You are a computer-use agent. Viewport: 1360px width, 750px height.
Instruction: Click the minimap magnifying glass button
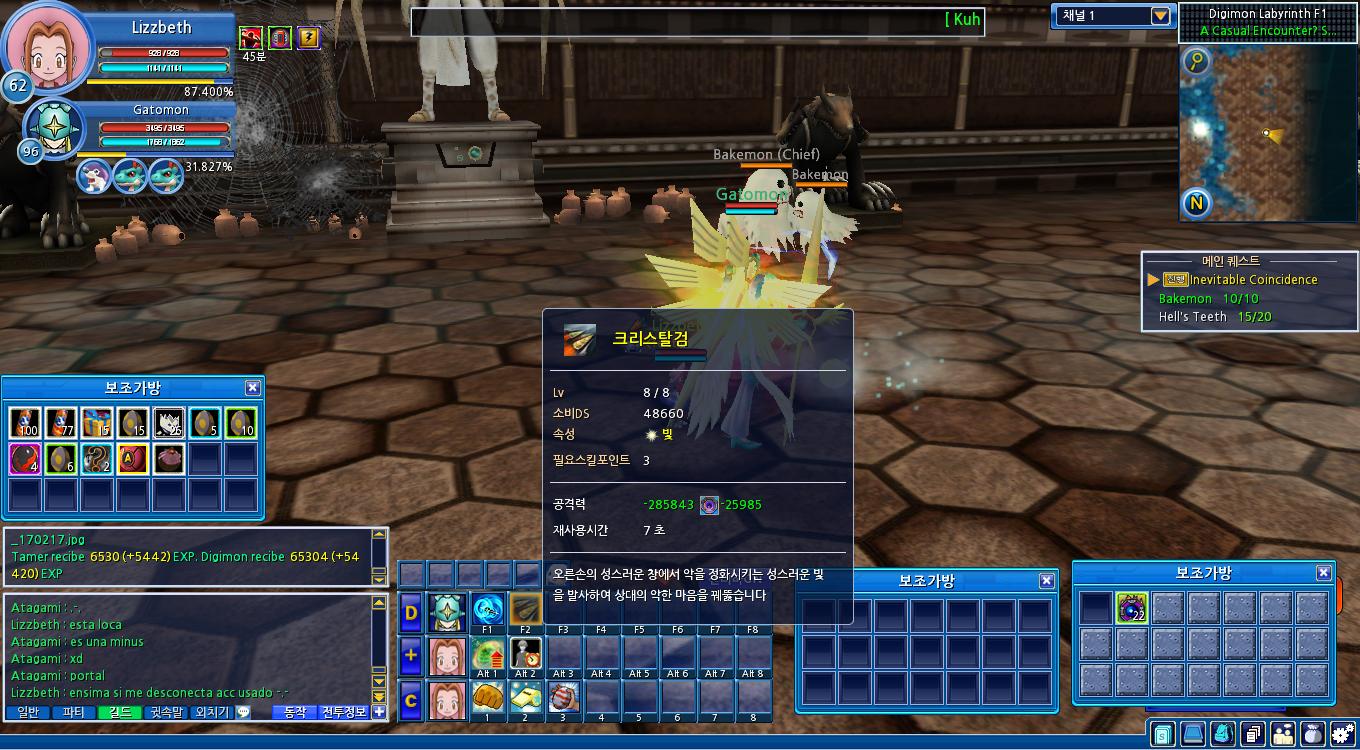(1197, 62)
